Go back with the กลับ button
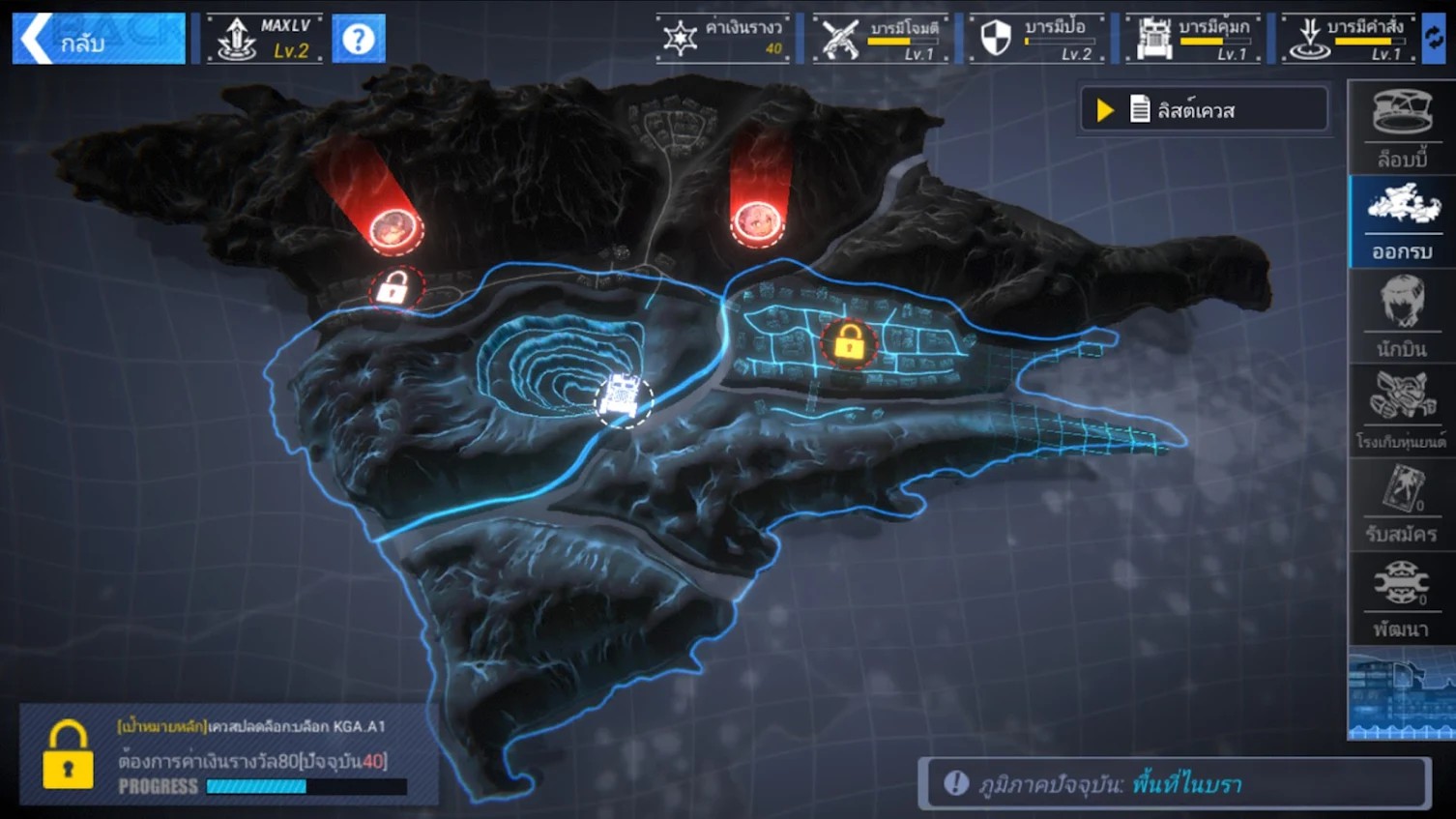 pos(98,39)
